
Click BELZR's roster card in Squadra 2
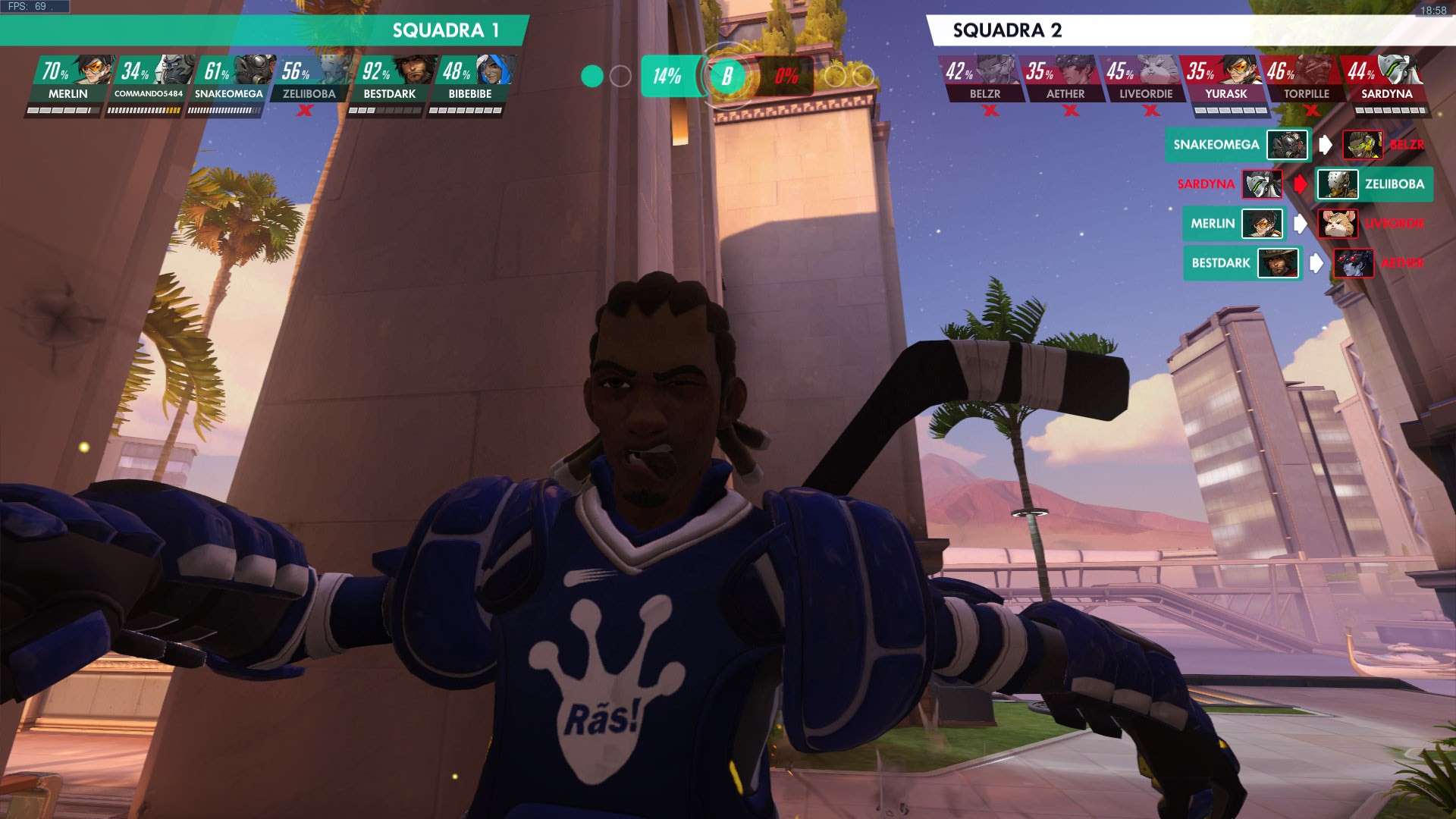pos(984,80)
